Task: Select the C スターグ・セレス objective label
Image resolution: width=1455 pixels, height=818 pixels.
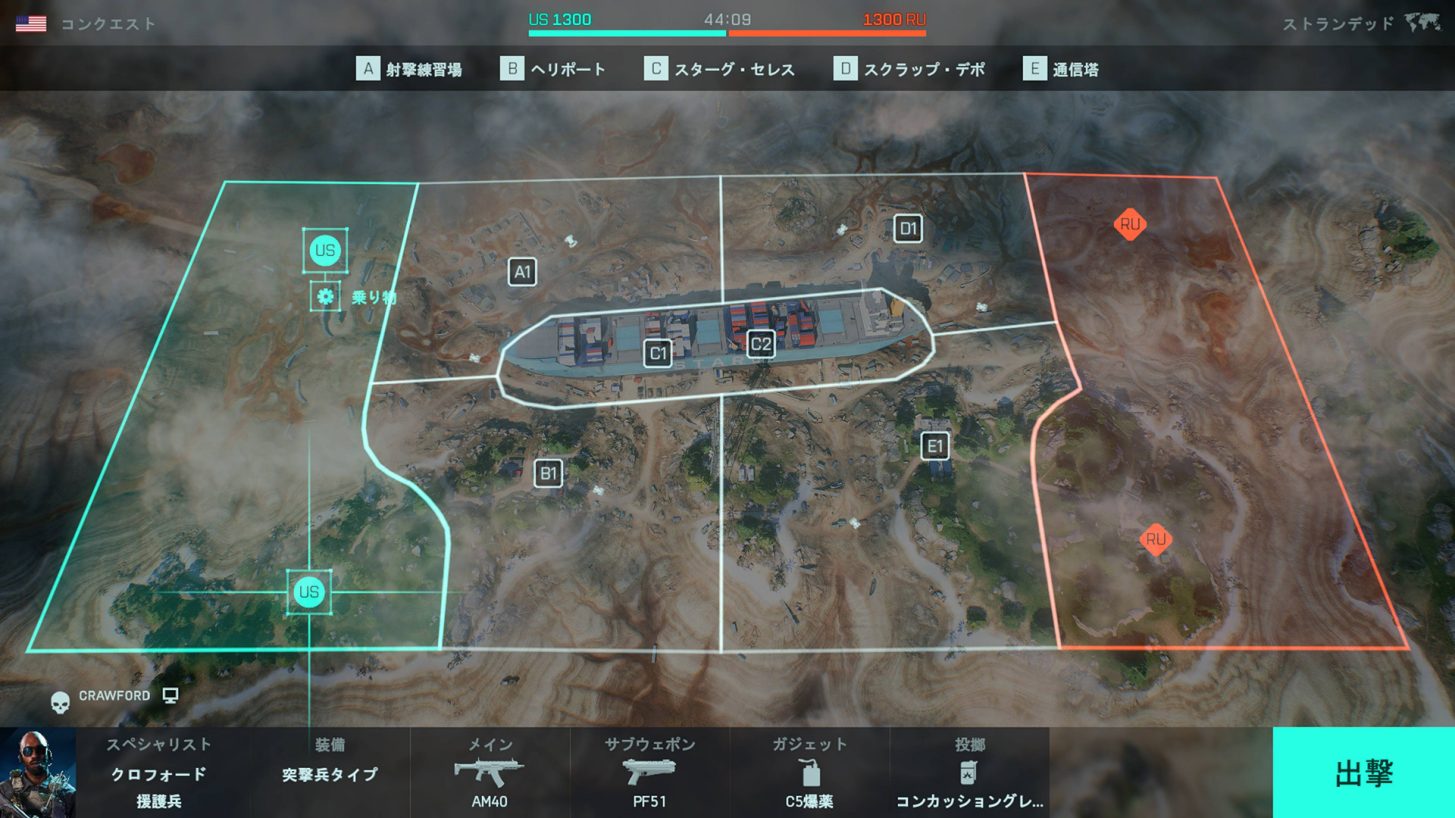Action: pos(720,69)
